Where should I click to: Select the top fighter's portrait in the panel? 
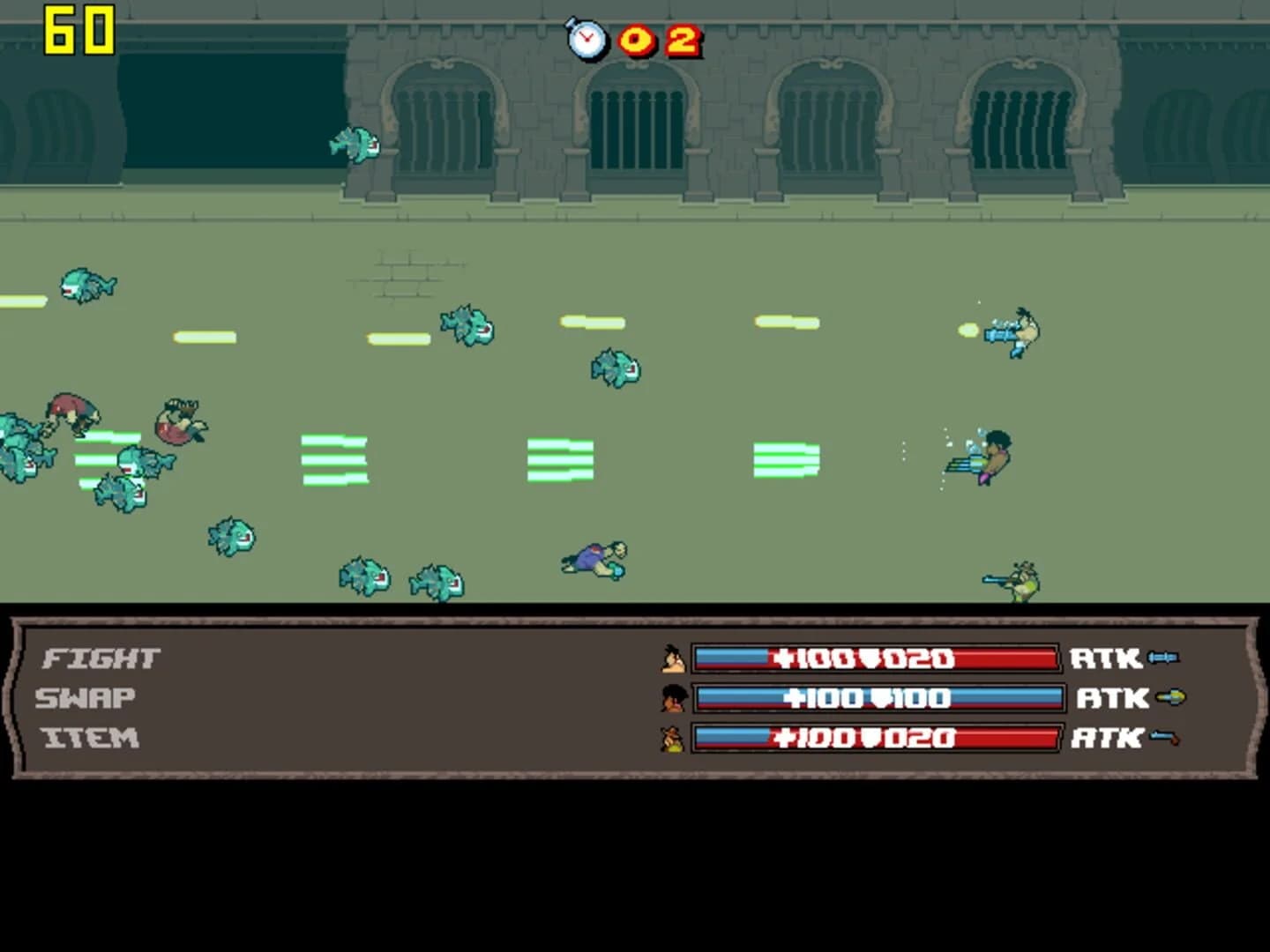pyautogui.click(x=674, y=658)
